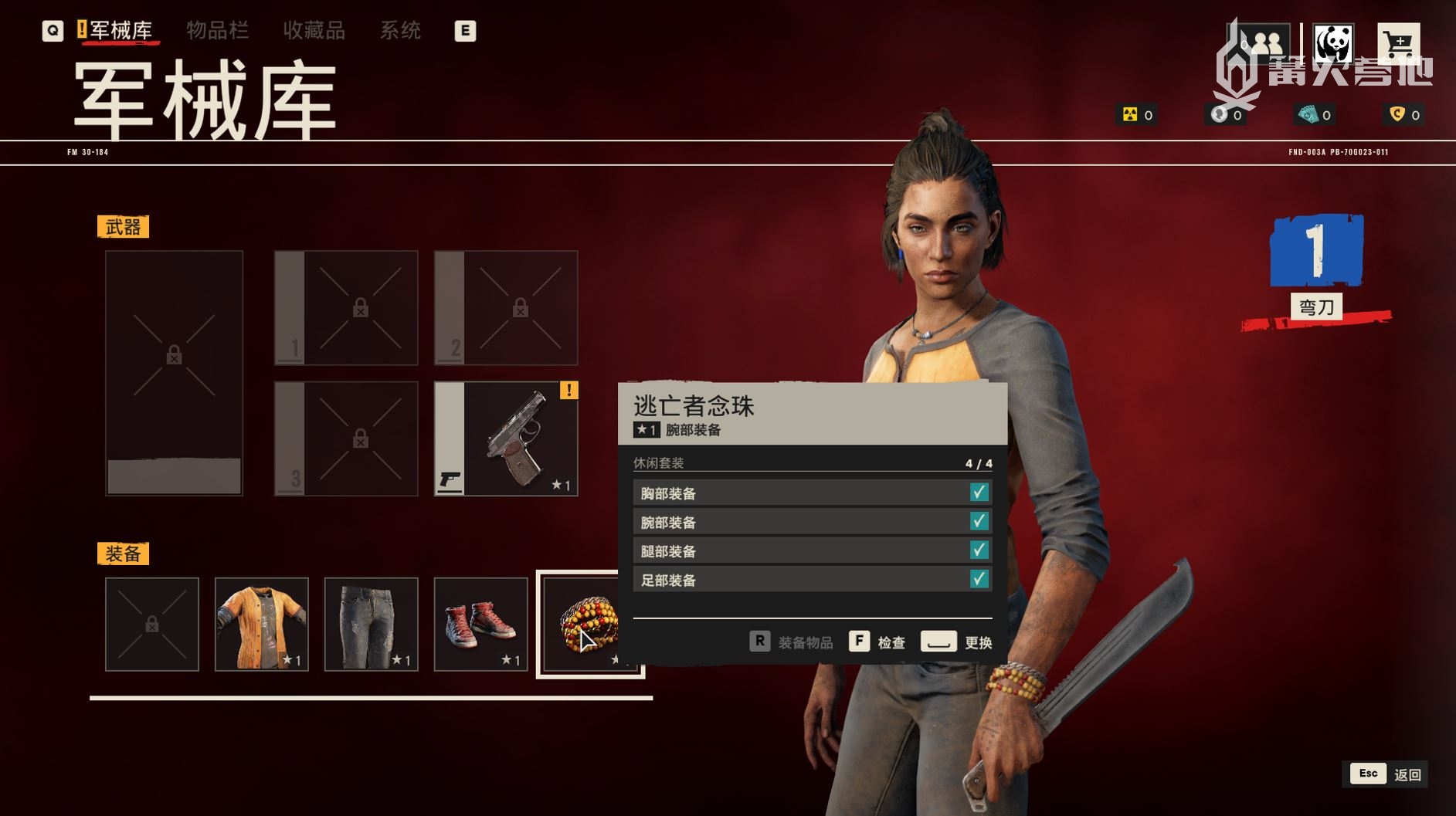The image size is (1456, 816).
Task: Select the grey jeans leg gear slot
Action: point(372,624)
